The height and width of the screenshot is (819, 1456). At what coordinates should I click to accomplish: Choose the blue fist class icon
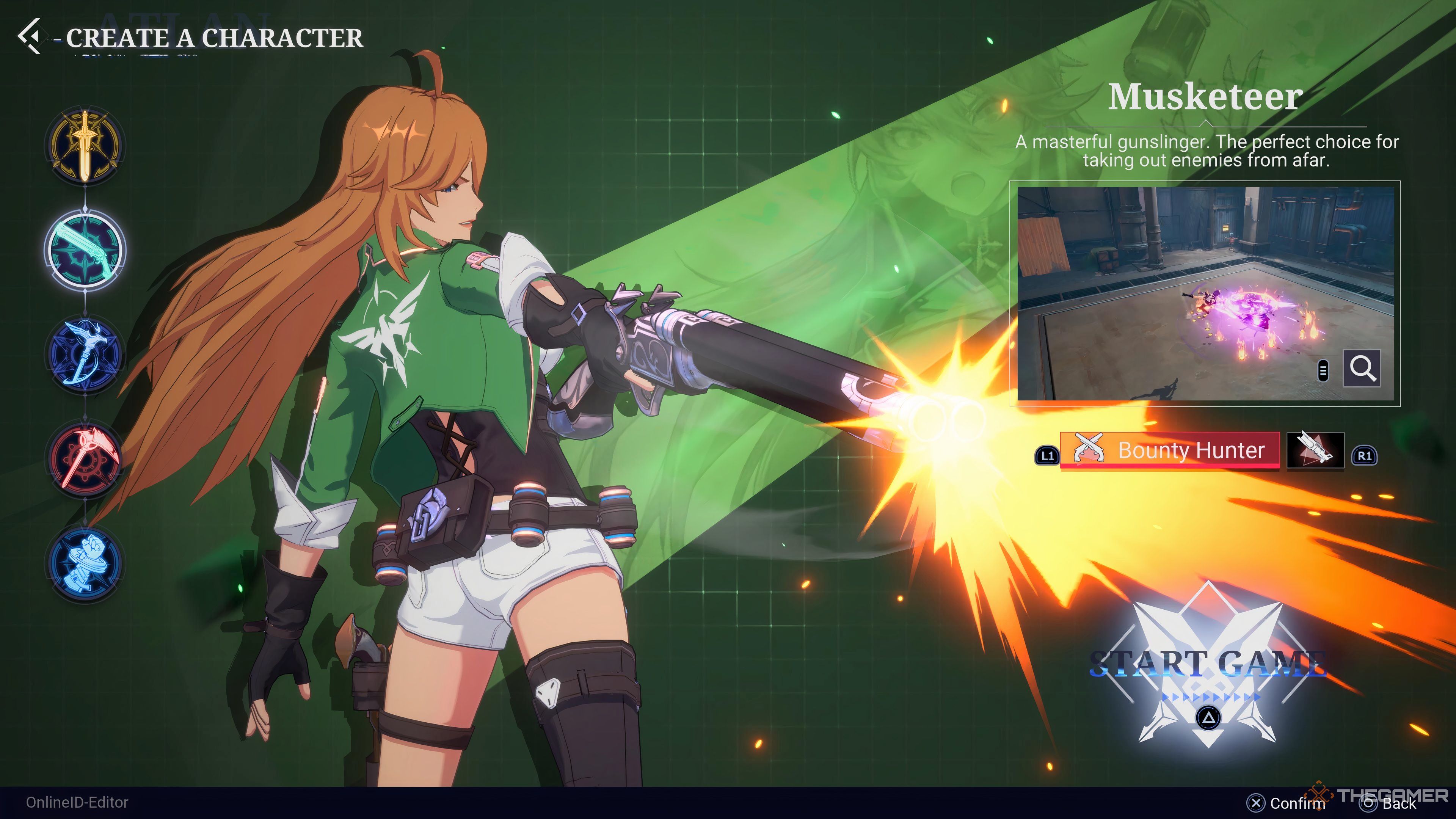(85, 562)
